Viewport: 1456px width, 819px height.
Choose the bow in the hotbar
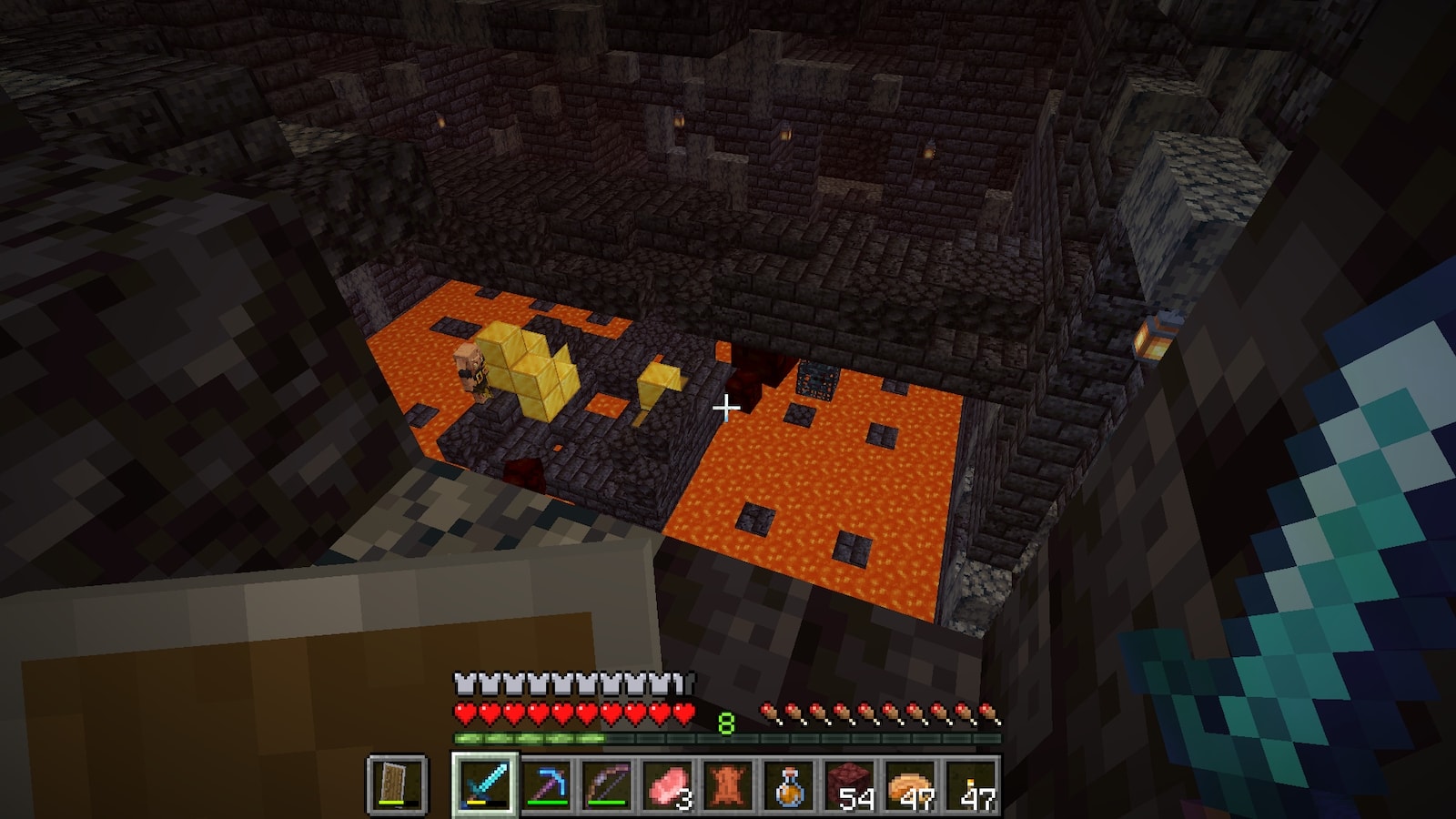(607, 784)
